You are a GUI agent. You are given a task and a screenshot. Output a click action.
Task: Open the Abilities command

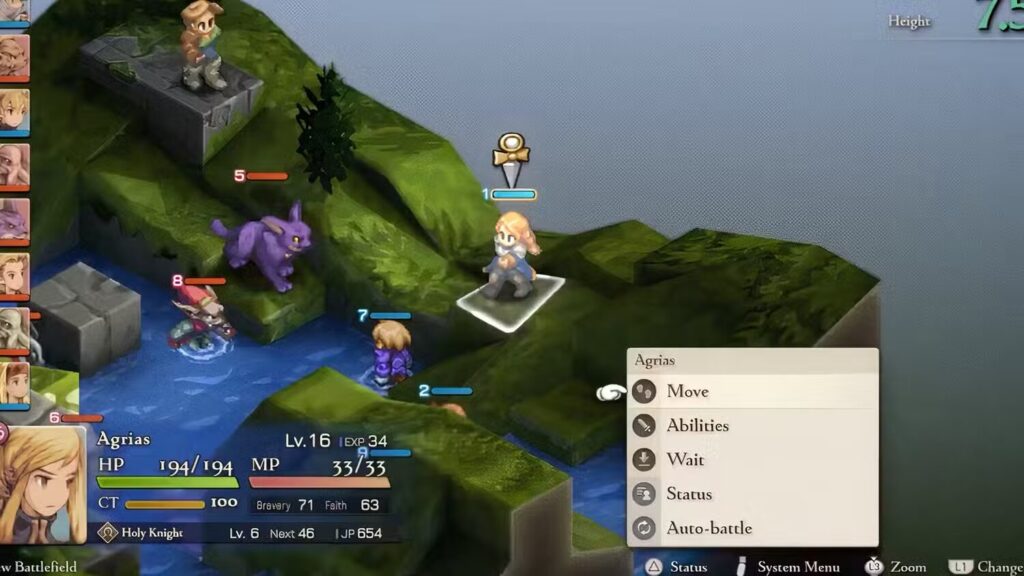click(697, 425)
